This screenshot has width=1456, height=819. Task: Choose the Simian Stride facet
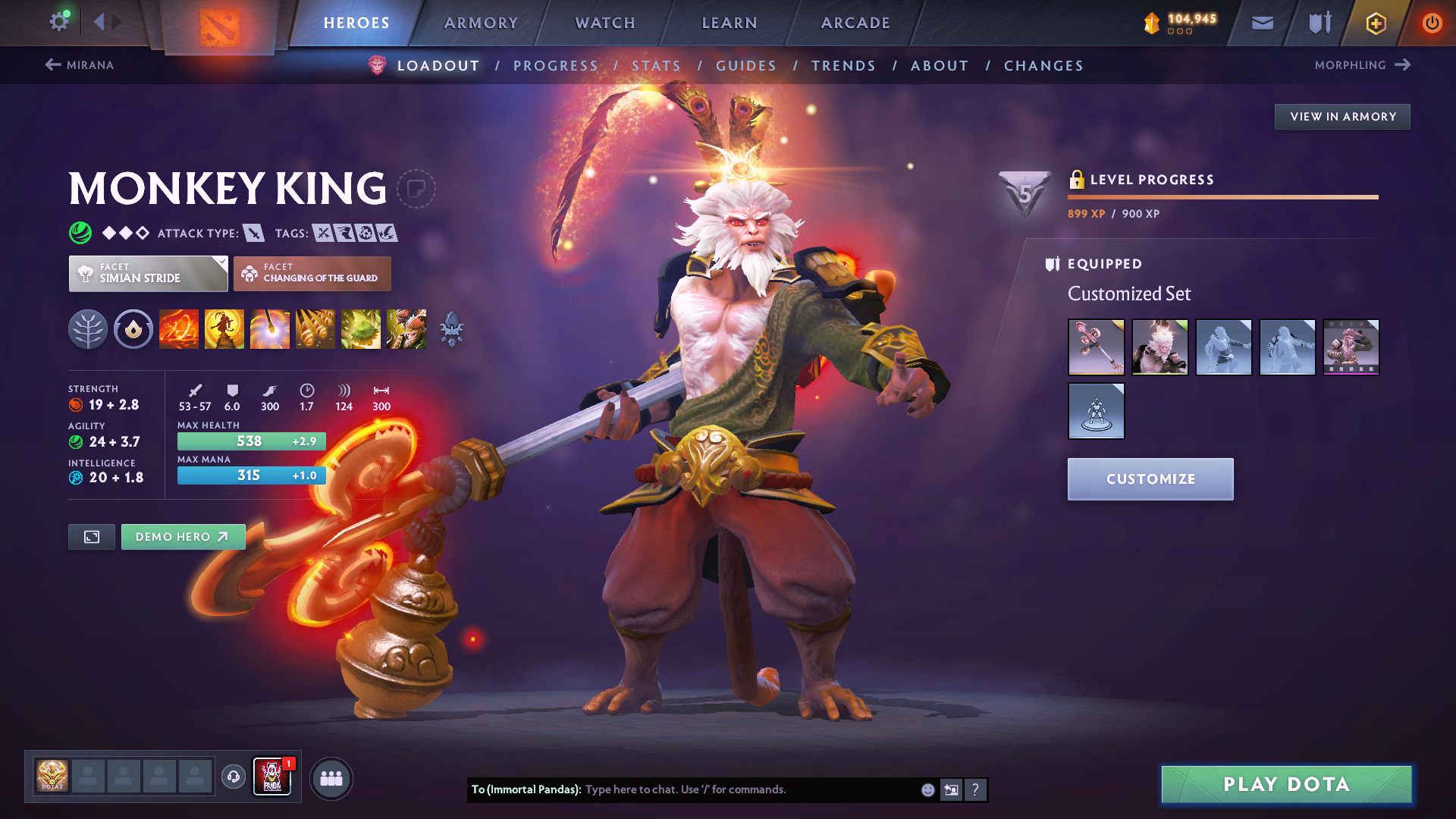click(148, 274)
